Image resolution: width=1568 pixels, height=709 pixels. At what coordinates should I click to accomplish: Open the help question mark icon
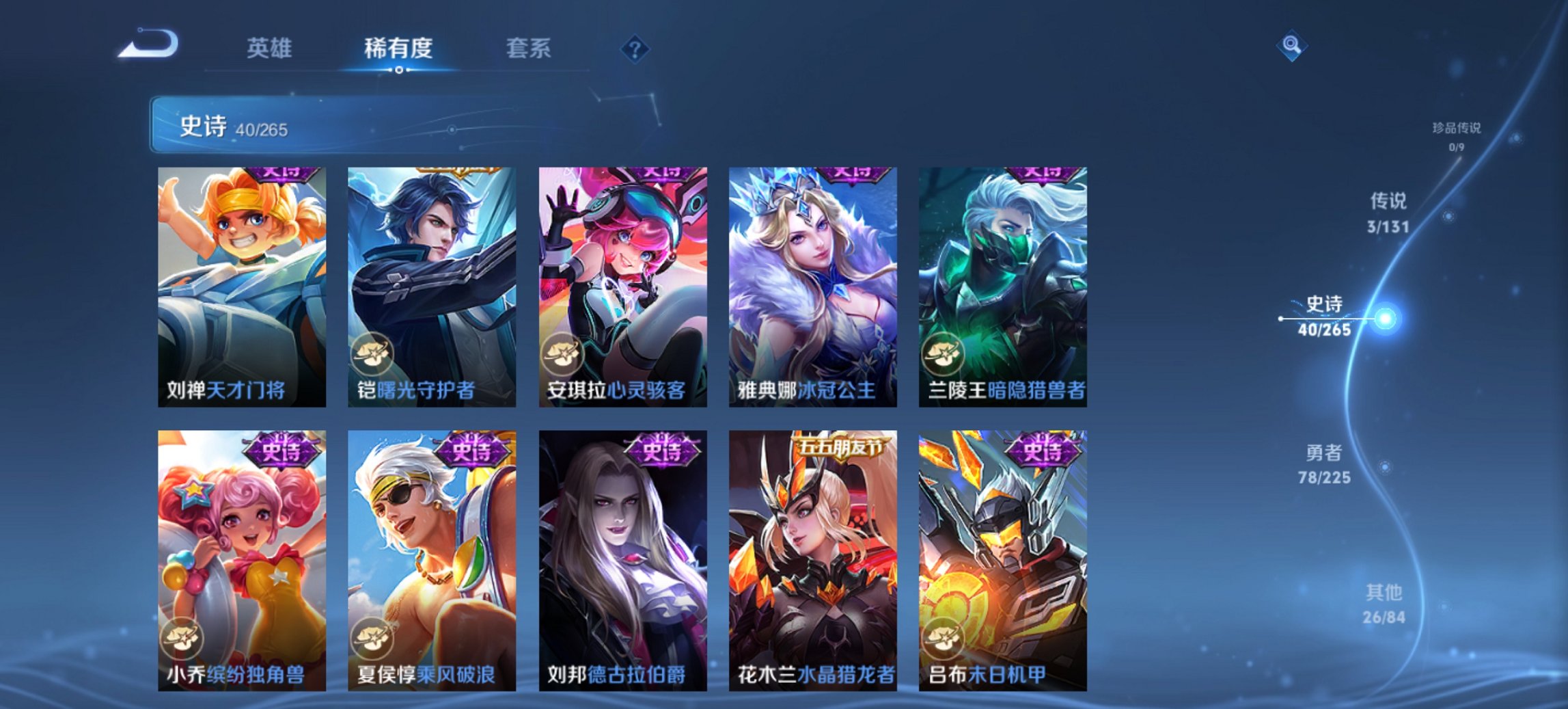(x=635, y=48)
